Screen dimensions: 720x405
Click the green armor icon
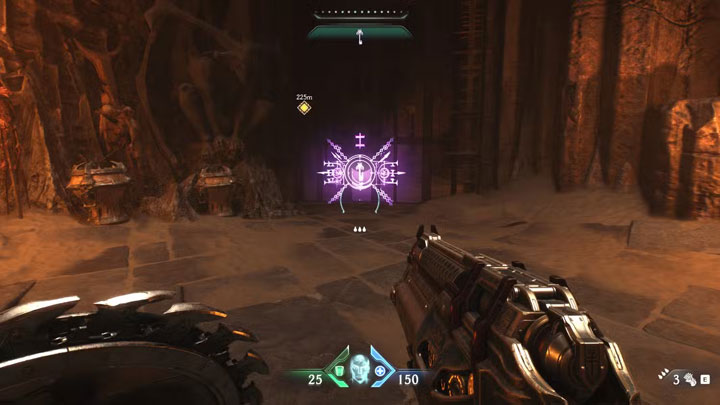tap(339, 373)
